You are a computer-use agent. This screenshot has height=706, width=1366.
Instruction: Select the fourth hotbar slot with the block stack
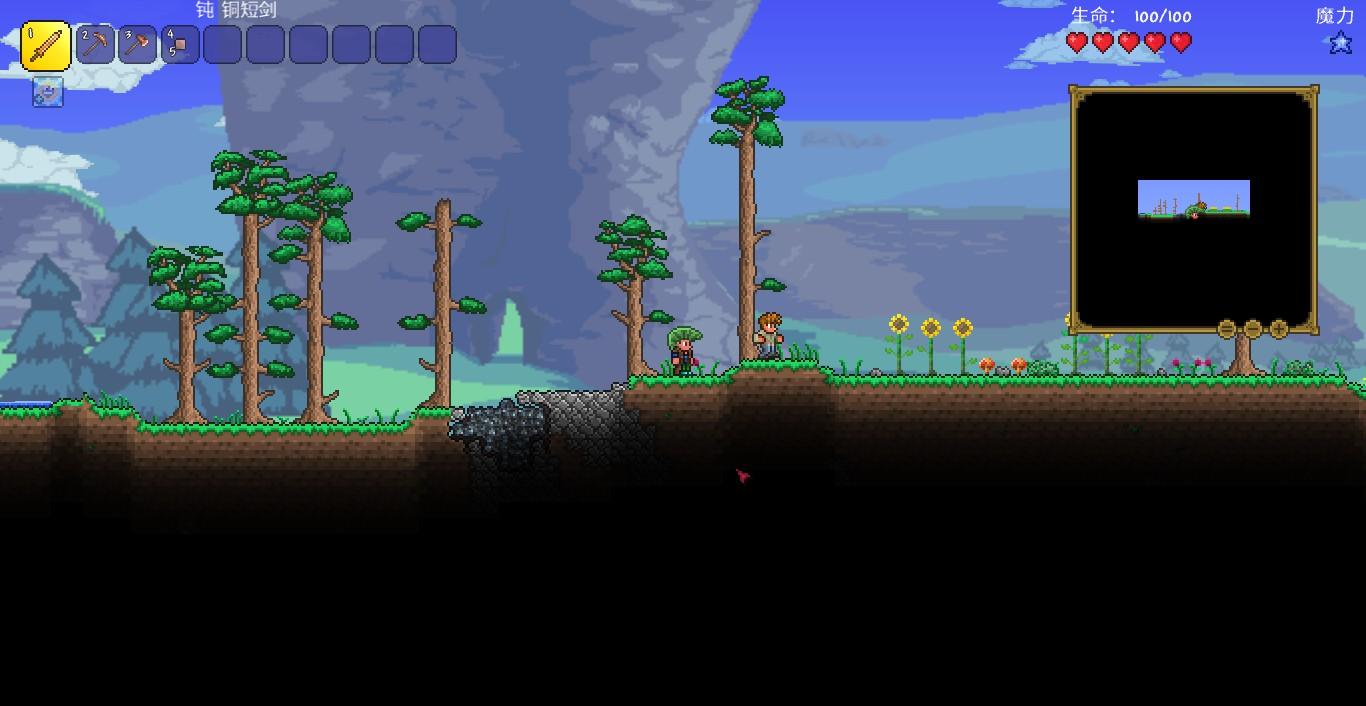[x=181, y=45]
